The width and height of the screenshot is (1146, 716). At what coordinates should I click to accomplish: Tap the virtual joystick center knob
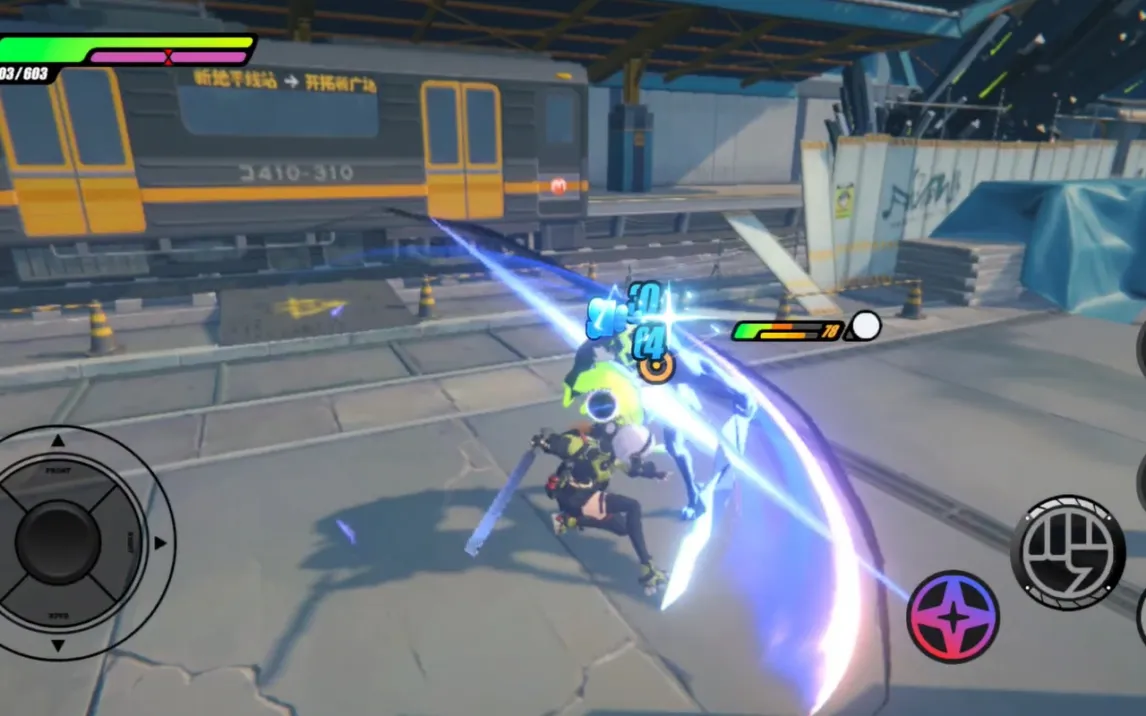58,543
